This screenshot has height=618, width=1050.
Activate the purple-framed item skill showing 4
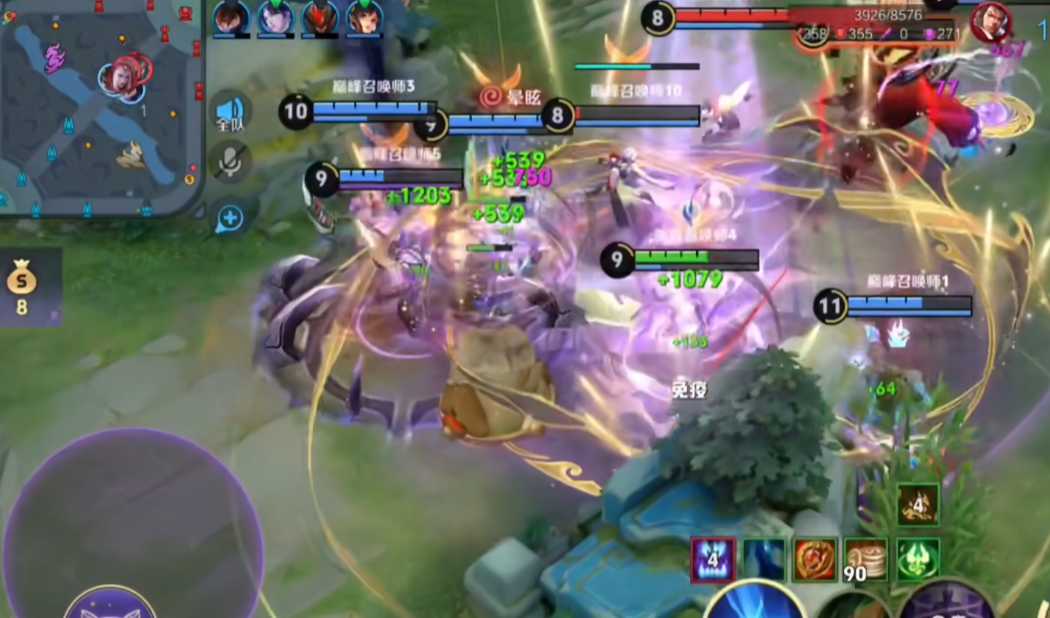click(x=713, y=560)
